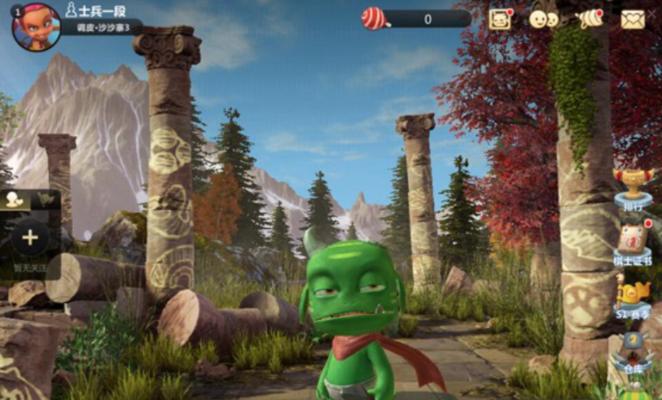Open the chess player certificate (棋士证书)
662x400 pixels.
click(x=633, y=242)
